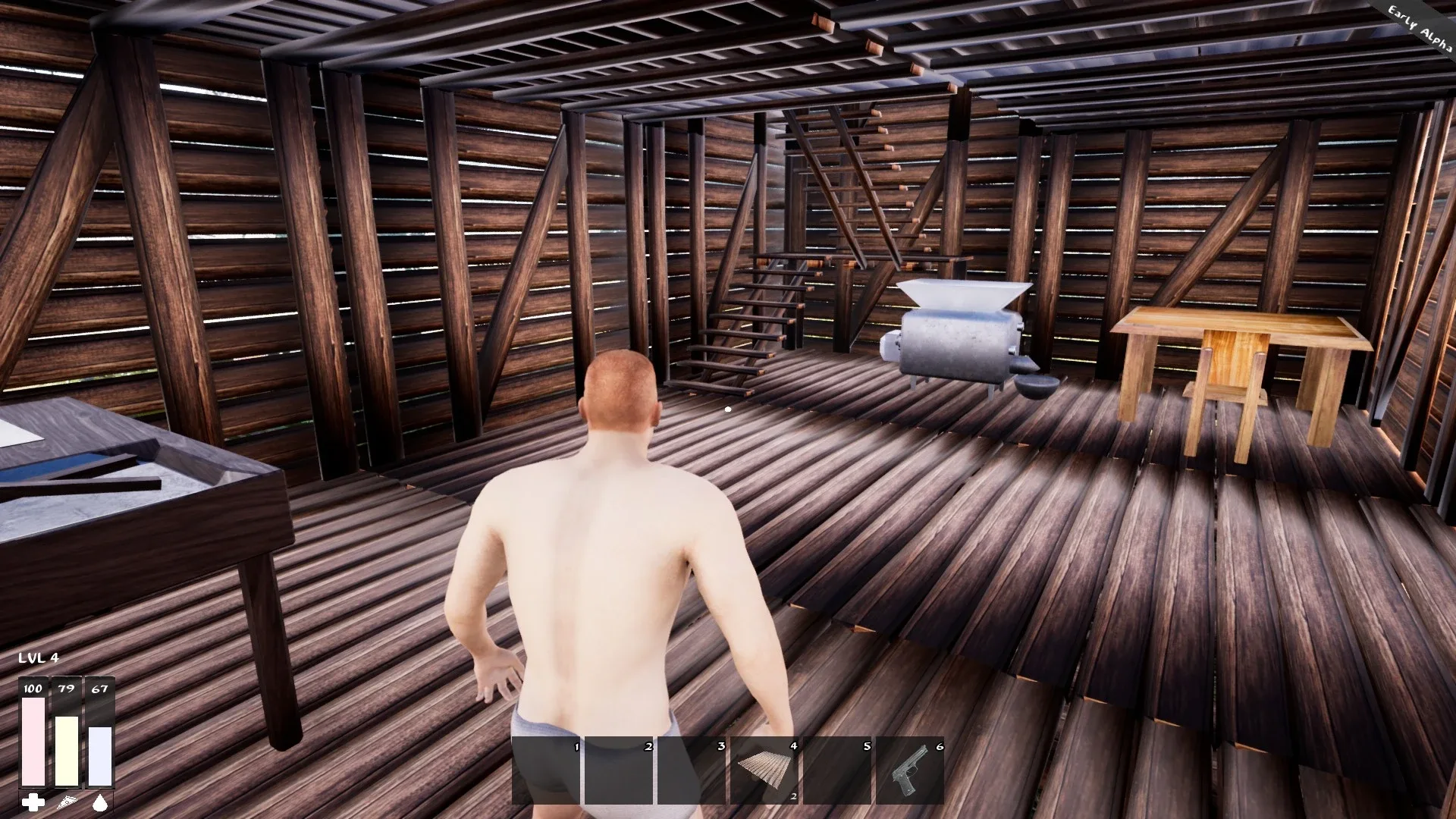Click the crosshair dot at screen center
Screen dimensions: 1456x819
(x=728, y=408)
